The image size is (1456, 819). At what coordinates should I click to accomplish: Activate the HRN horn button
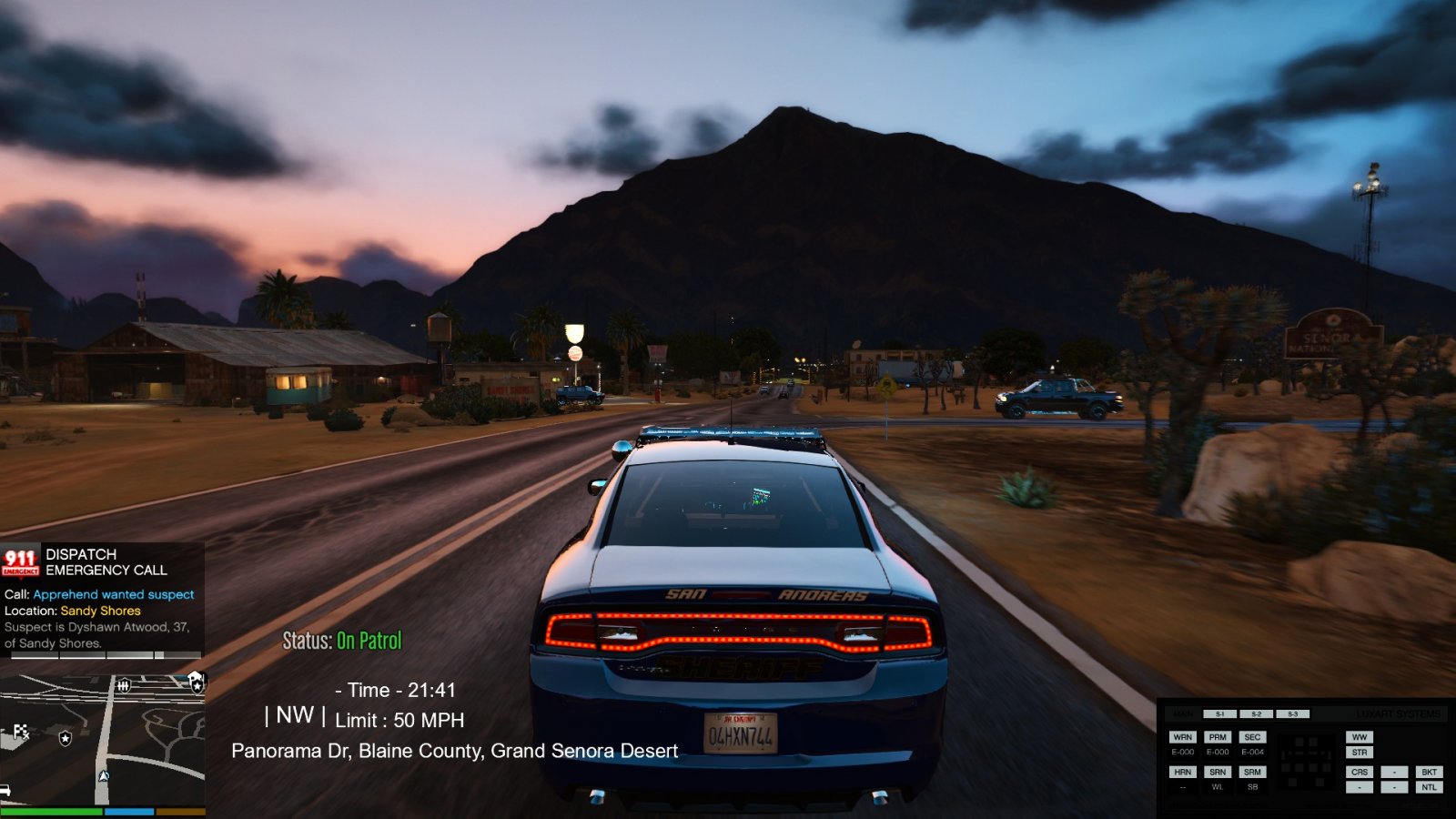(1182, 772)
